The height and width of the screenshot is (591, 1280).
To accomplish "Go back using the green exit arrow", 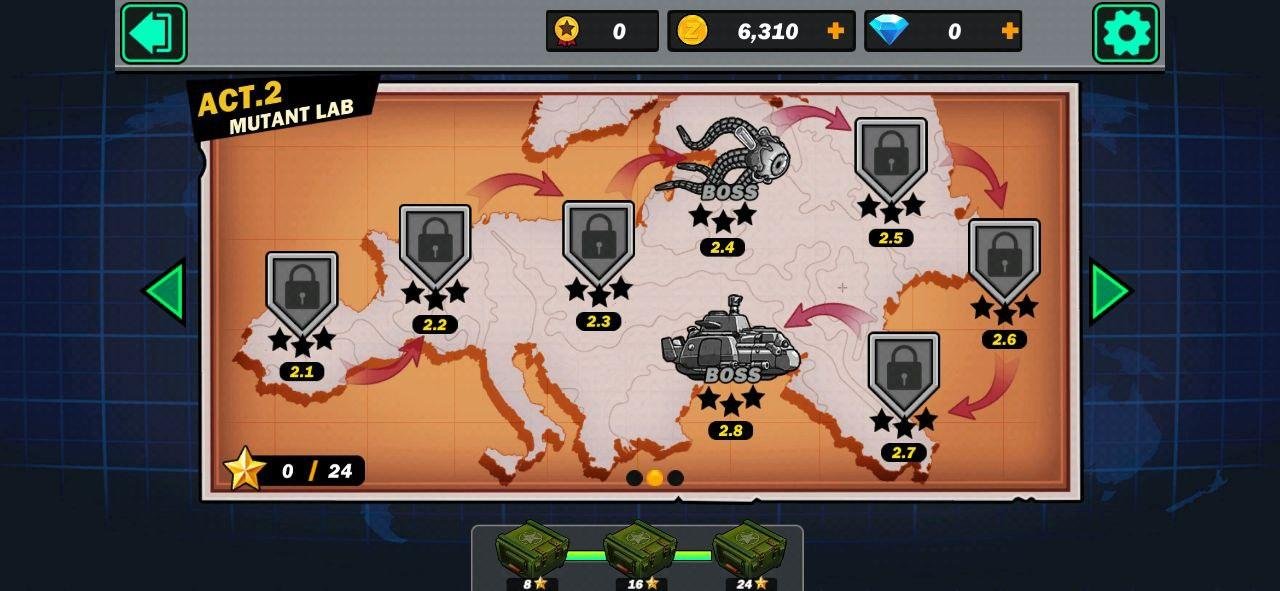I will 154,33.
